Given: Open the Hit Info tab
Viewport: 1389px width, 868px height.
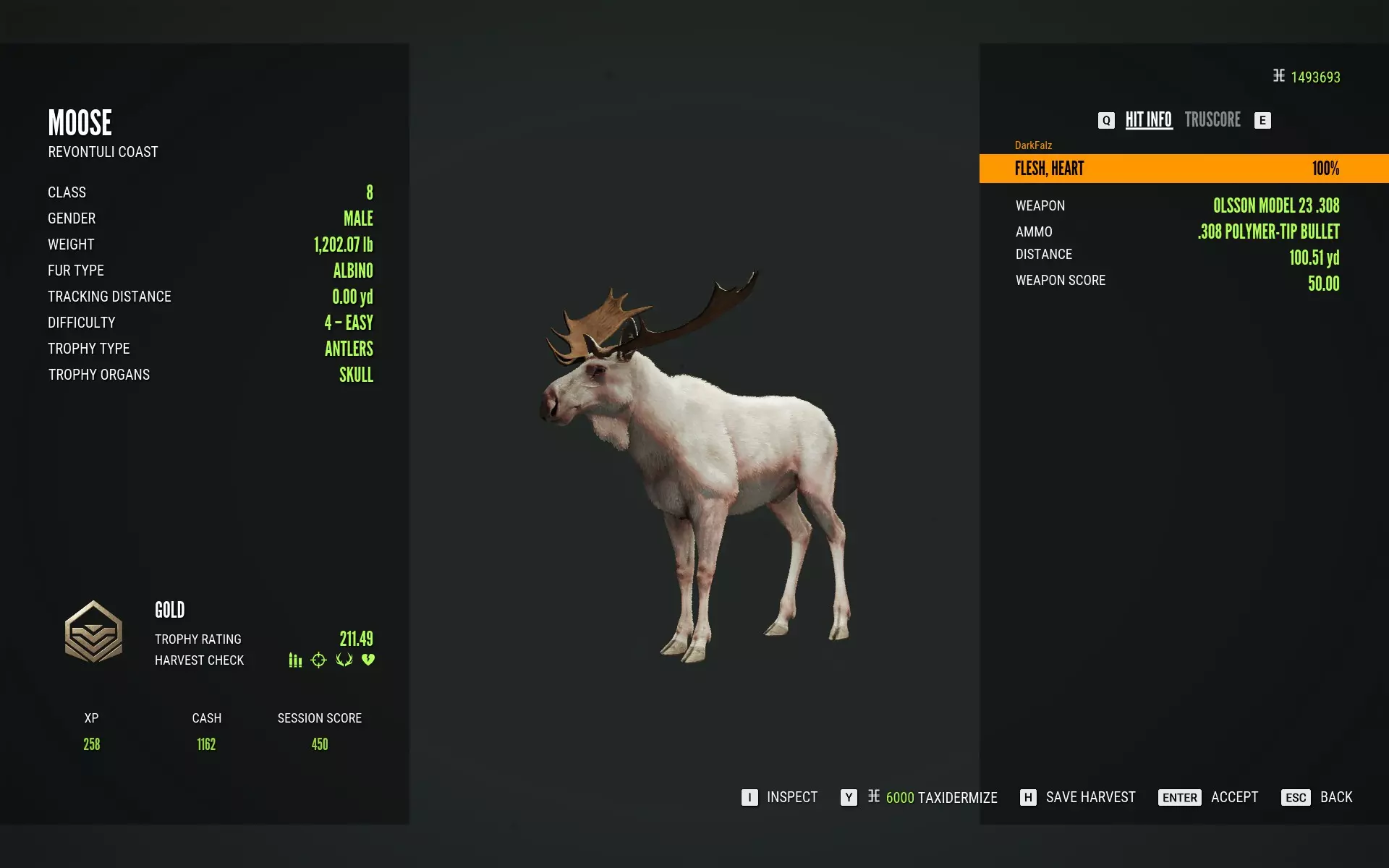Looking at the screenshot, I should pos(1148,120).
